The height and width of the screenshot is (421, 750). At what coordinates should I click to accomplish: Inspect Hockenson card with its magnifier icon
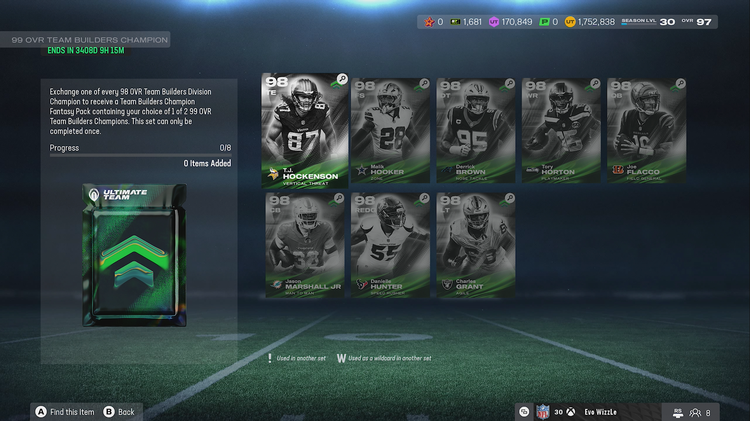342,79
